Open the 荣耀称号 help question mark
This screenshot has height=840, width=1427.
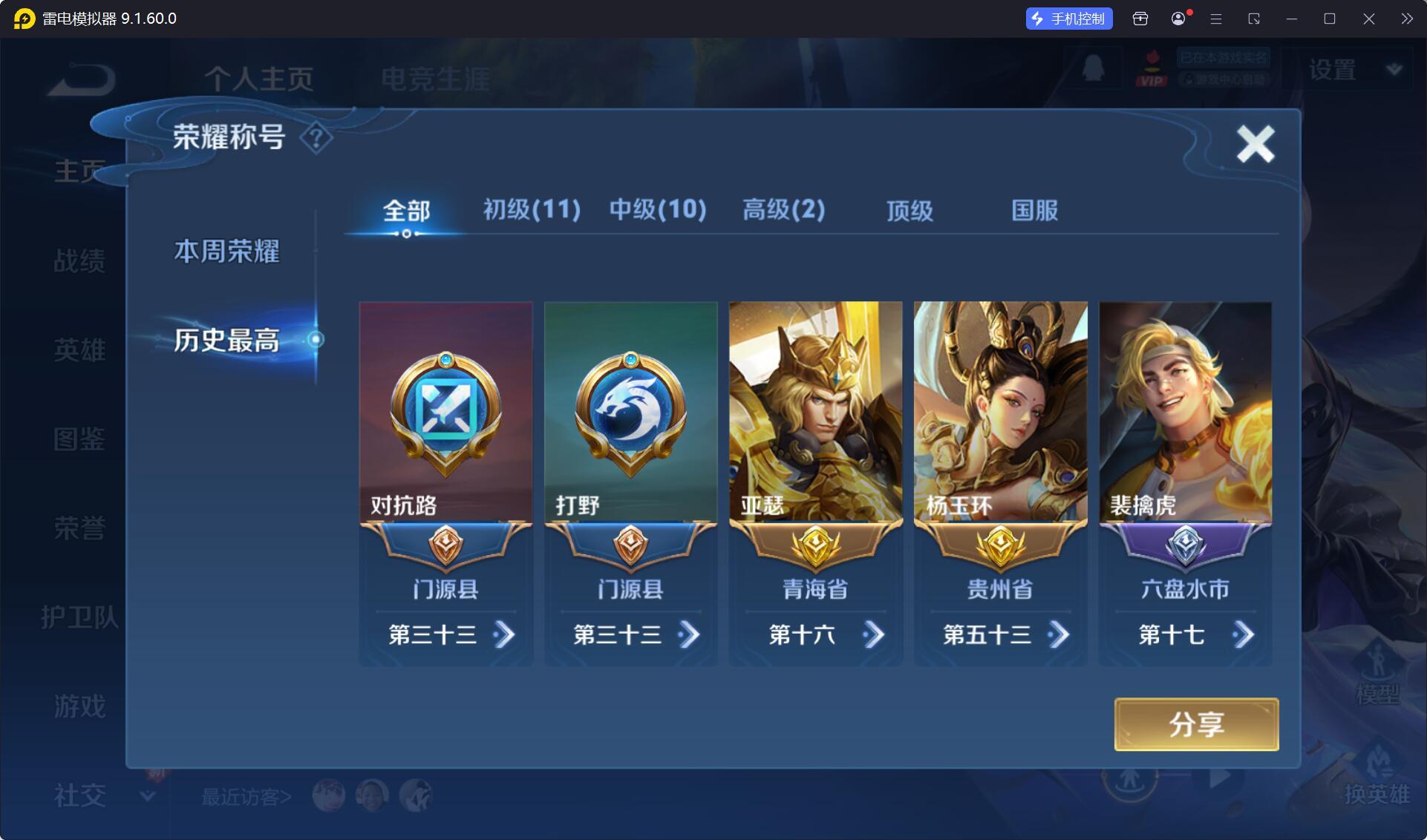(316, 137)
